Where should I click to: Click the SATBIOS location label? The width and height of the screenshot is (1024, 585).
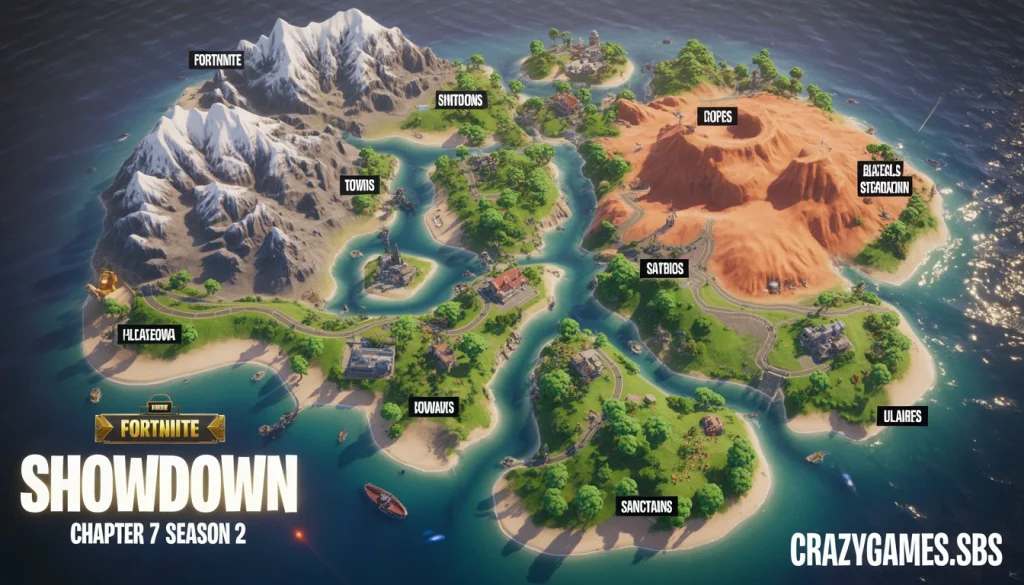pos(661,267)
